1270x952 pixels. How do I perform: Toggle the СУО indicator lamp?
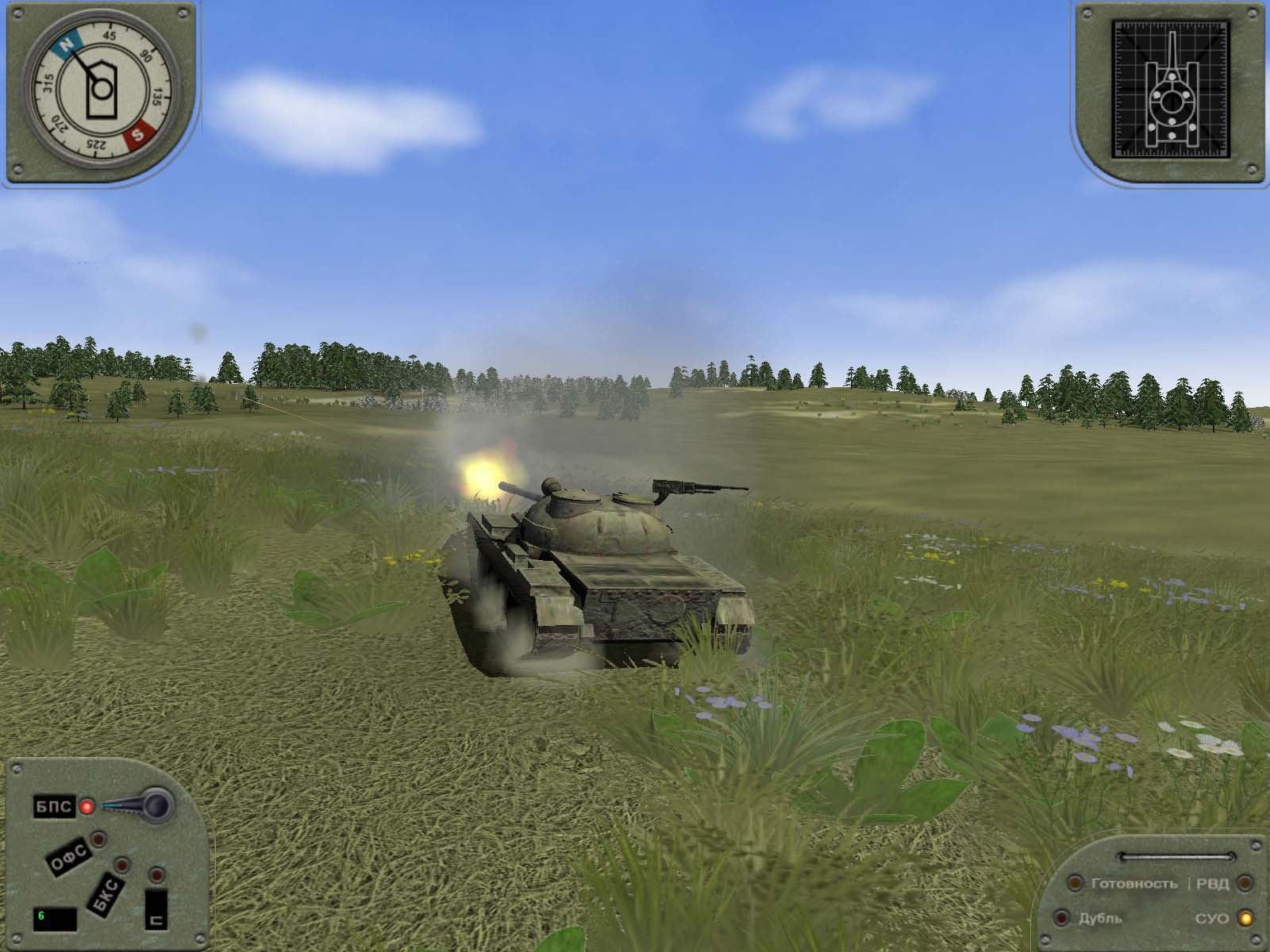coord(1245,918)
